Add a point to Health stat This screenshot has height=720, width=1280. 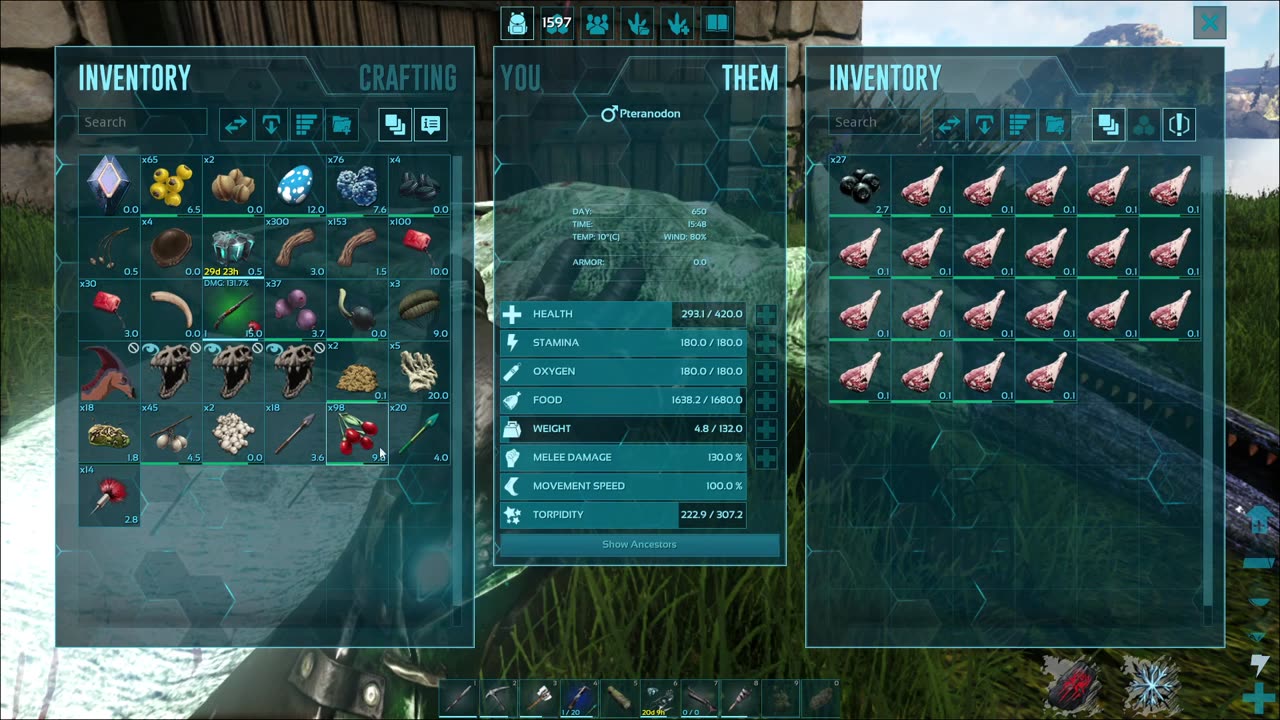(x=766, y=315)
